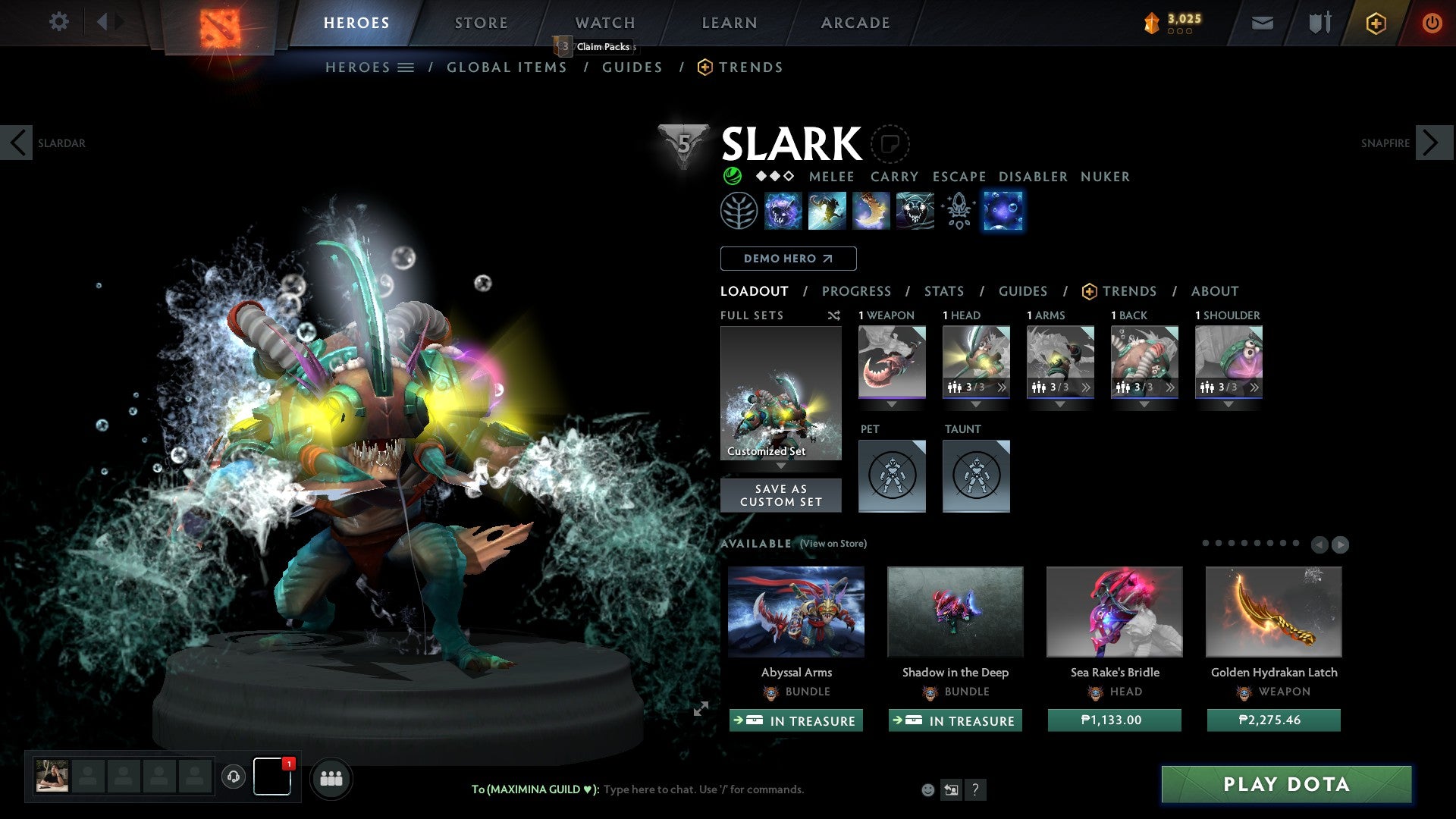
Task: Open Global Items submenu
Action: coord(507,67)
